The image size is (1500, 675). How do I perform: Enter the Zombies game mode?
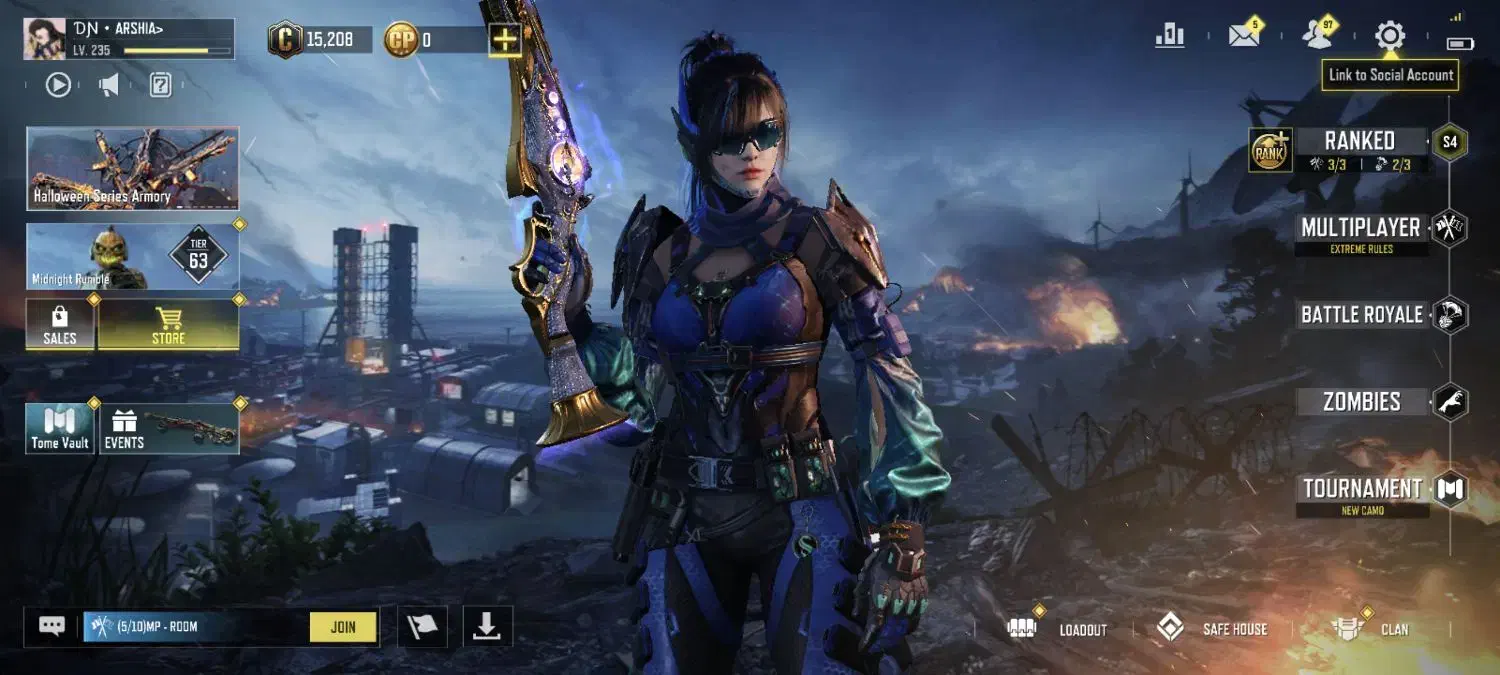point(1362,402)
